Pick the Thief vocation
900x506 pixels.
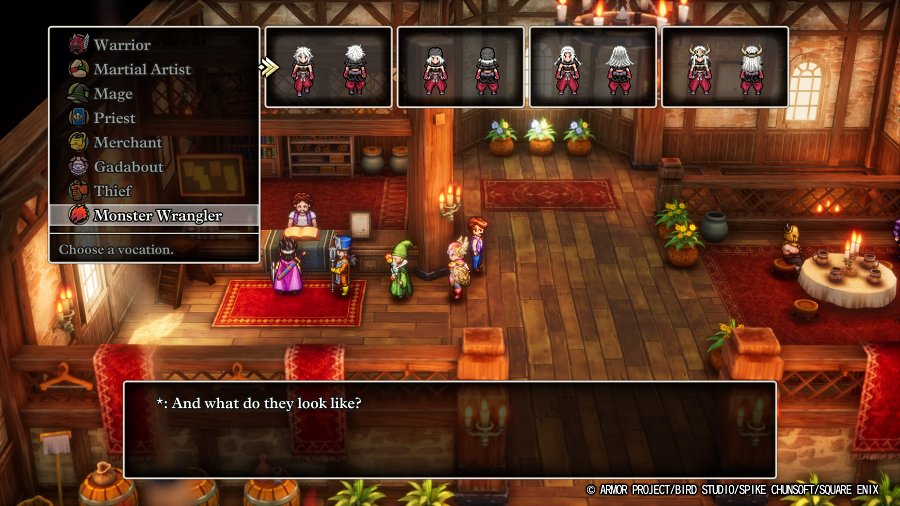111,190
